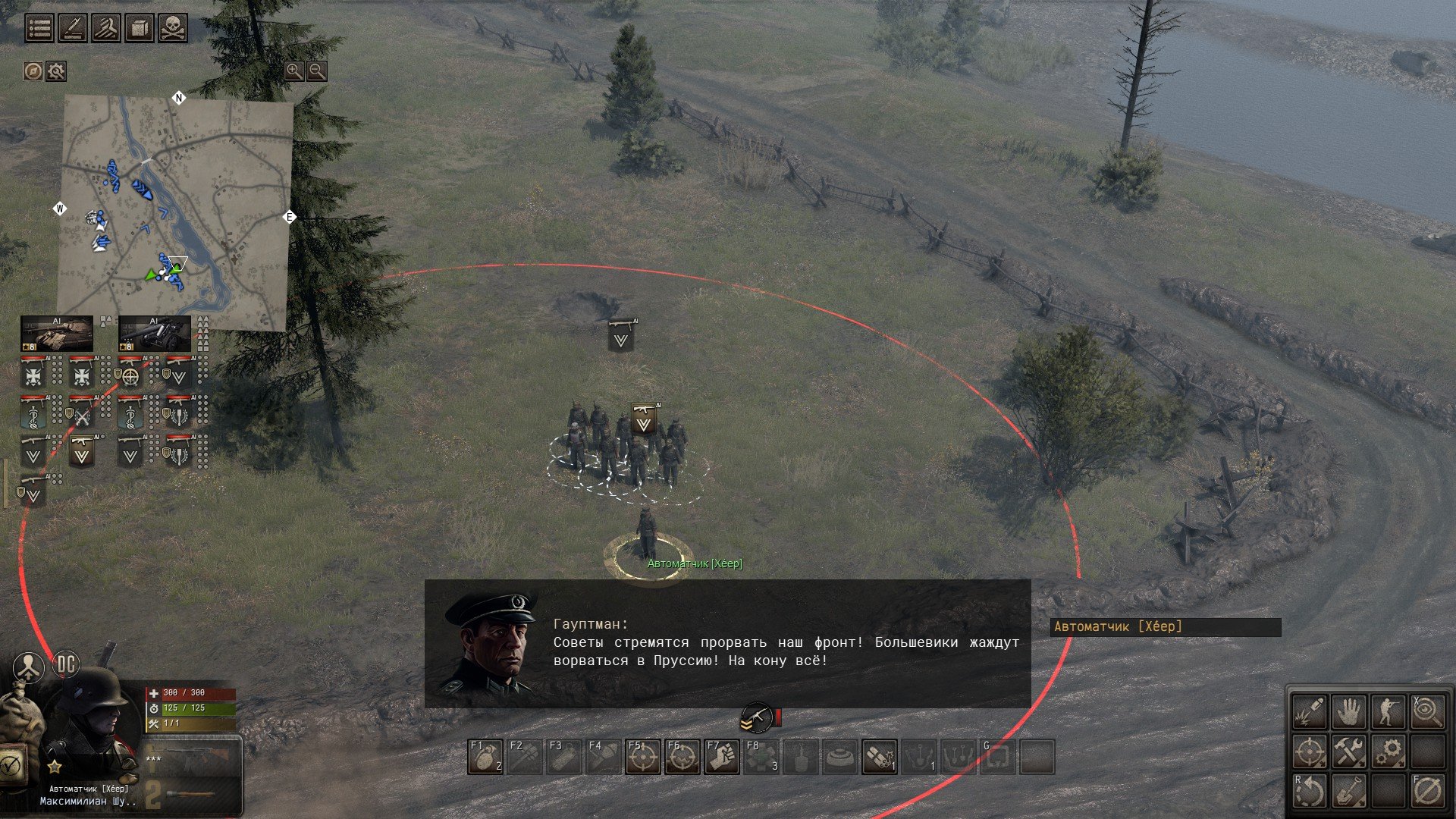The width and height of the screenshot is (1456, 819).
Task: Activate the F7 raised fist ability
Action: [722, 757]
